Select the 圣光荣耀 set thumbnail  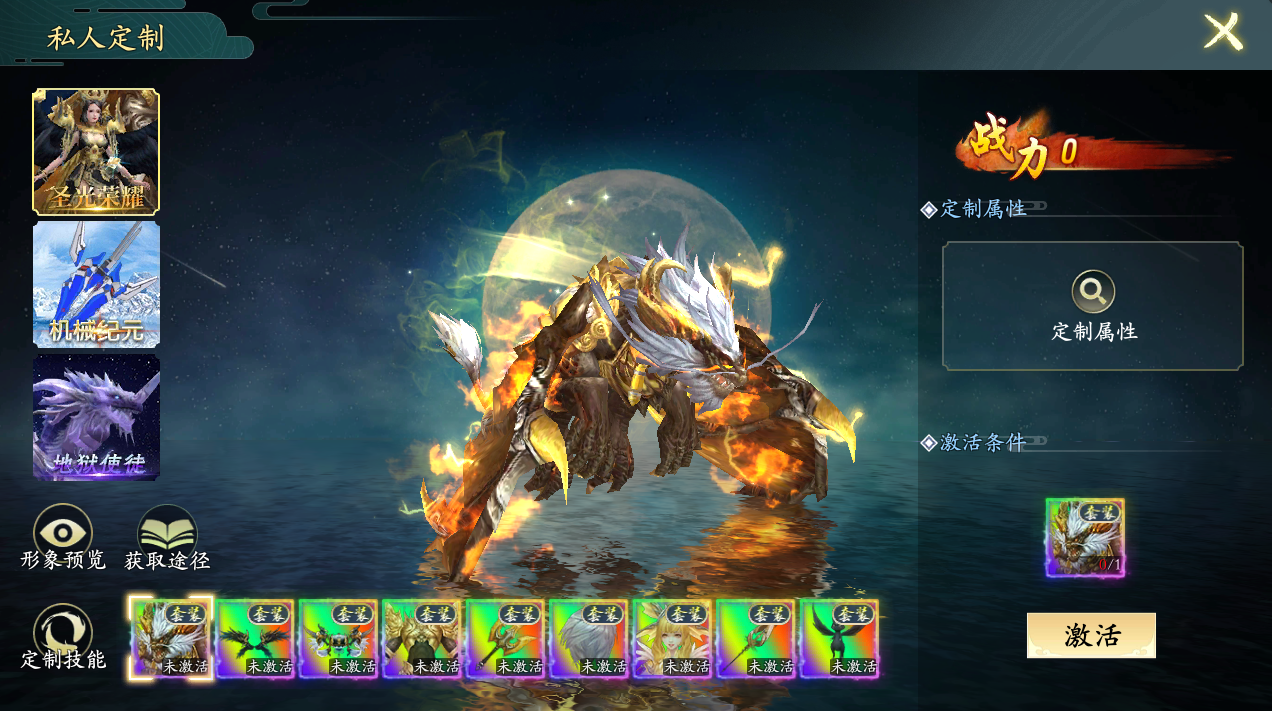96,151
